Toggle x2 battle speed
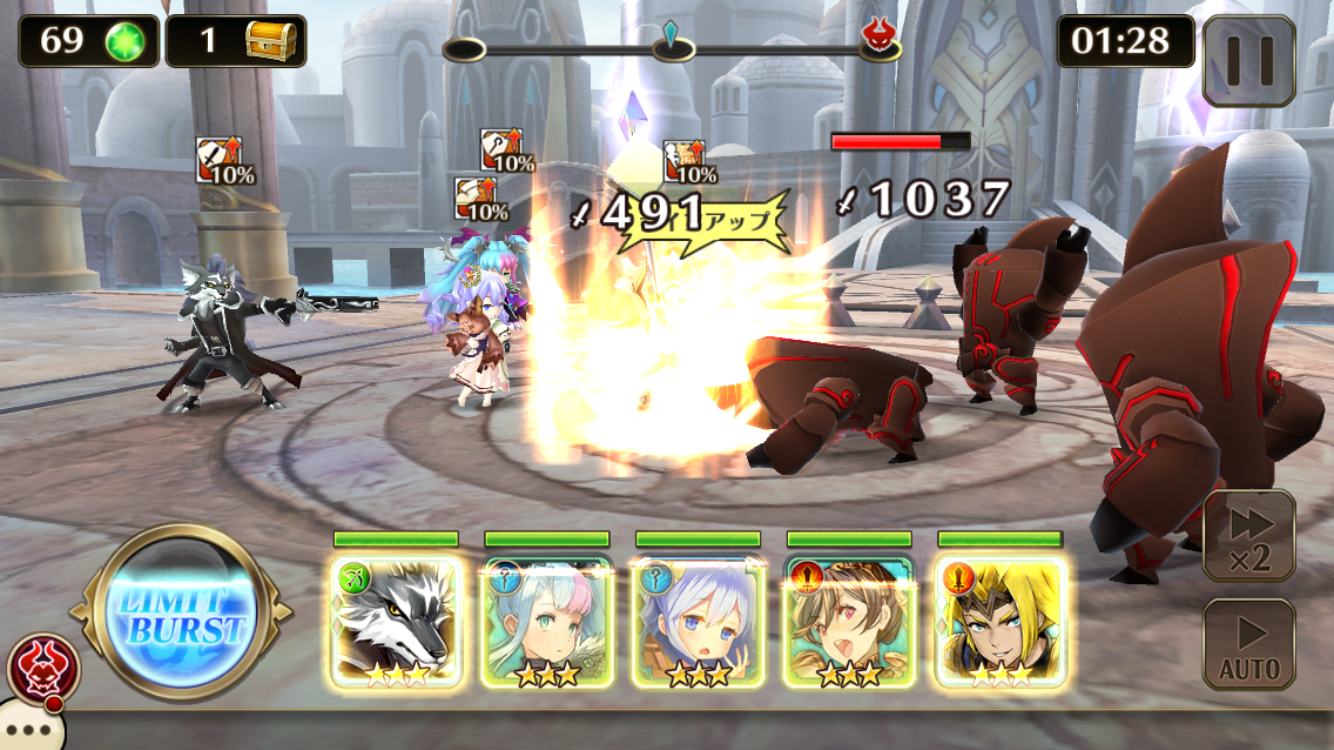This screenshot has height=750, width=1334. point(1249,535)
